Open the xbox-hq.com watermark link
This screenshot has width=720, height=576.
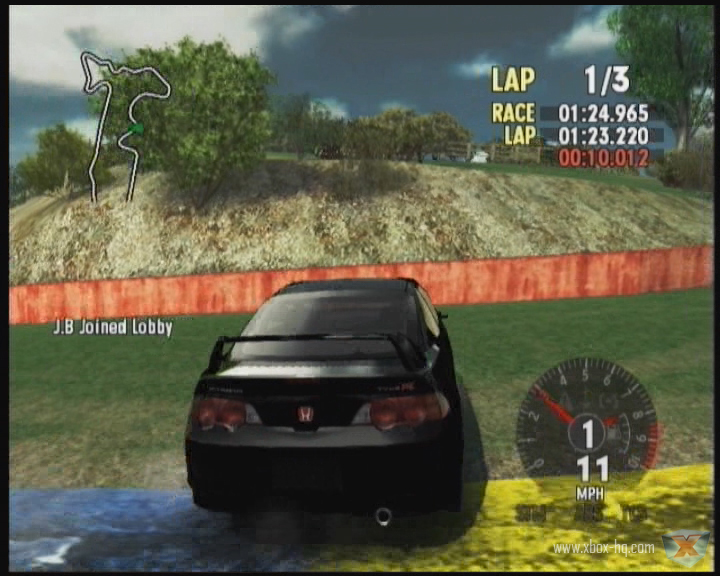603,548
